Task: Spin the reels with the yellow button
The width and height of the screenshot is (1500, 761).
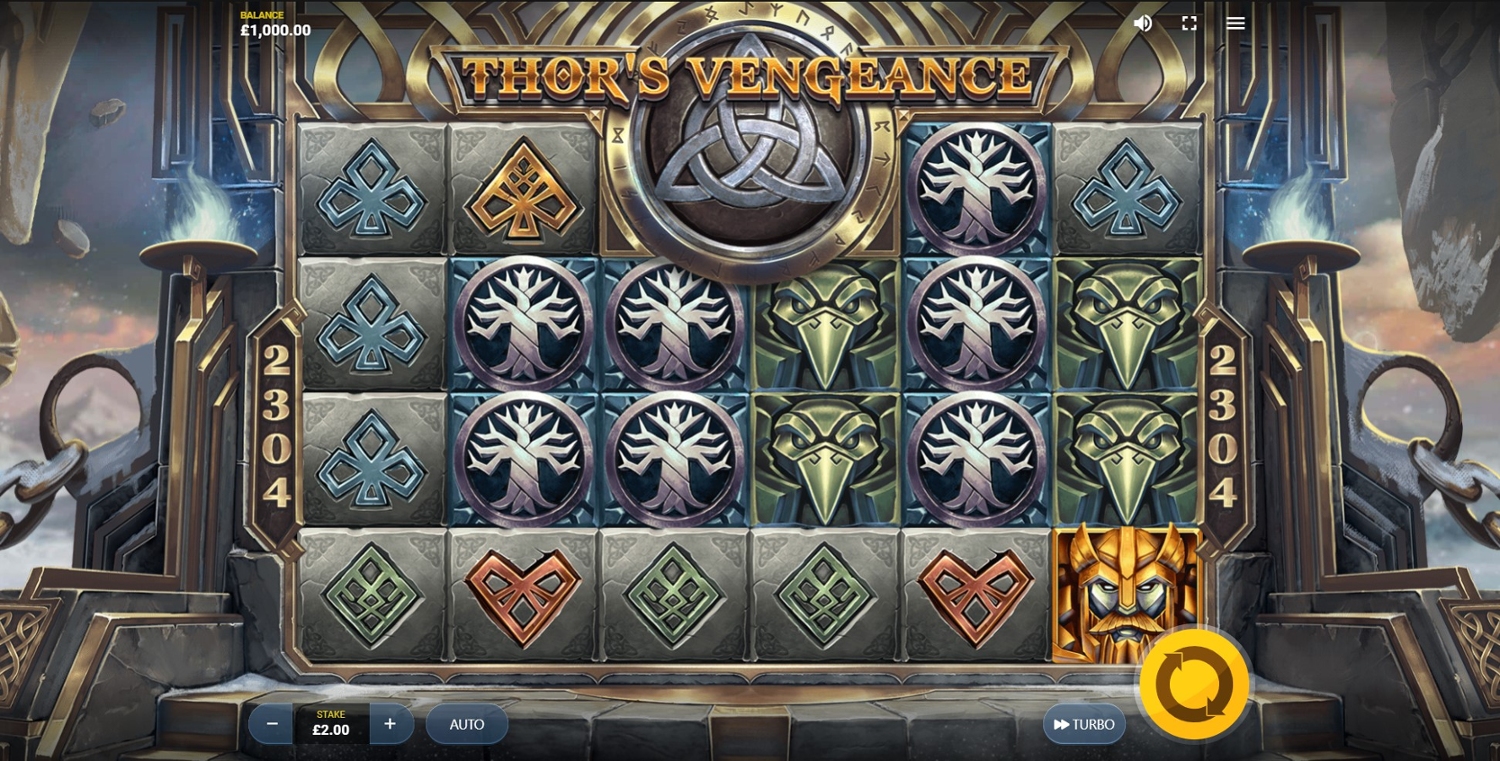Action: click(x=1194, y=685)
